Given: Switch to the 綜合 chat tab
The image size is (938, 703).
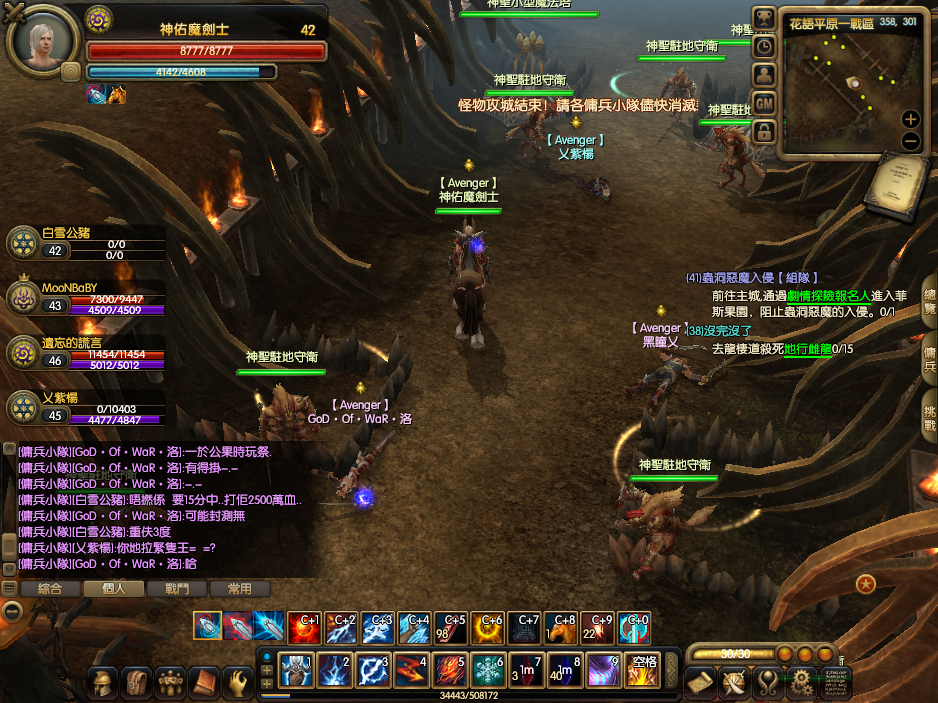Looking at the screenshot, I should pyautogui.click(x=50, y=589).
